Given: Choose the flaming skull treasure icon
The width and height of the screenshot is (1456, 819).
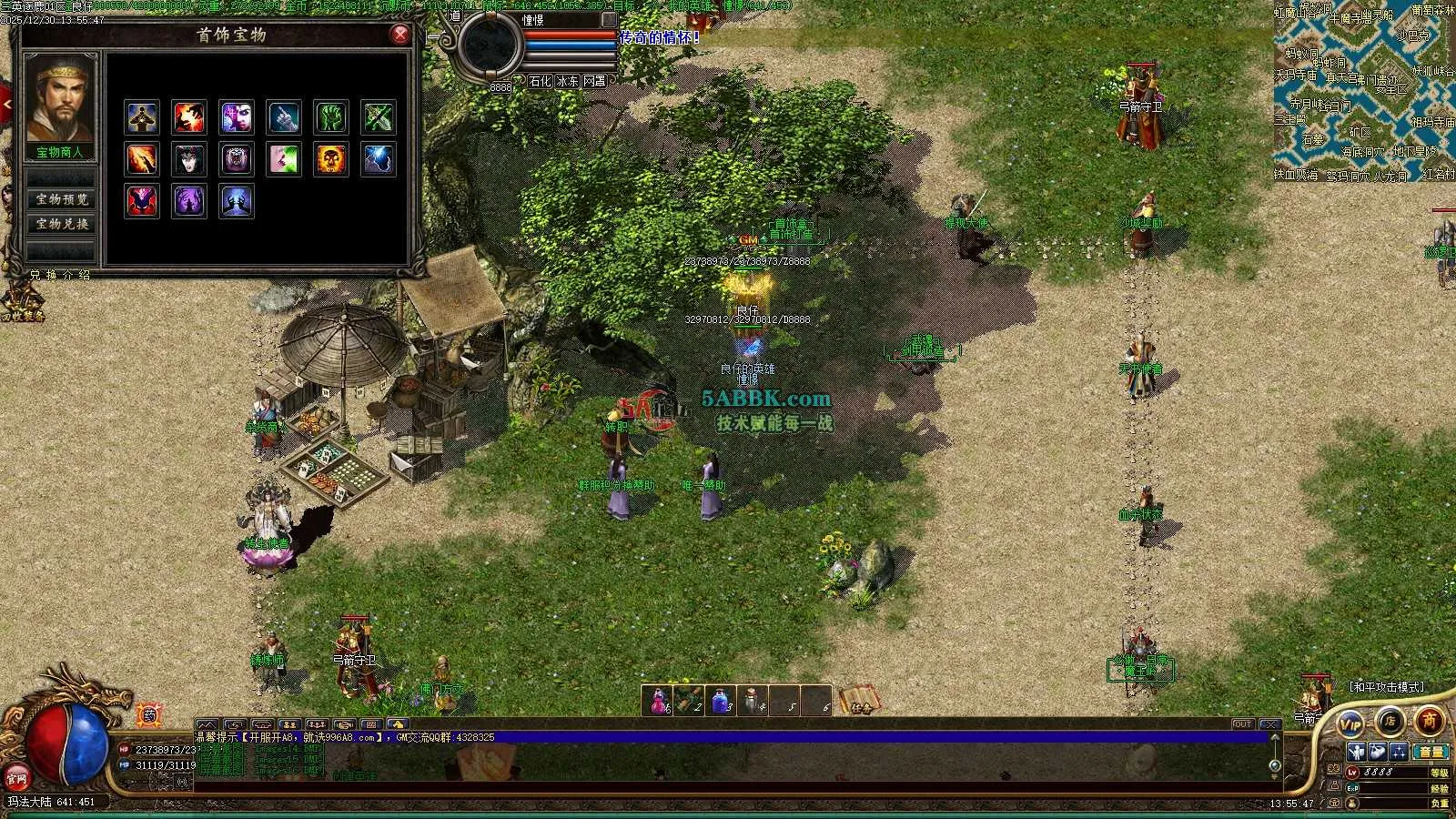Looking at the screenshot, I should [x=331, y=159].
